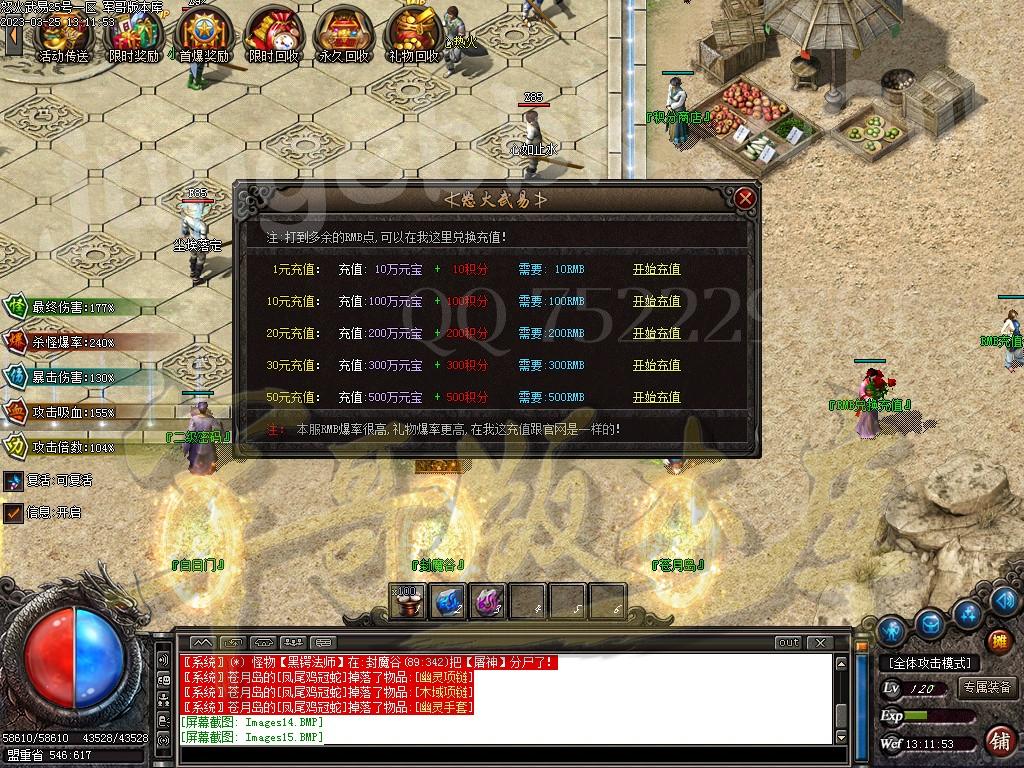Select 开始充值 for the 50元充值 option
Viewport: 1024px width, 768px height.
(656, 397)
